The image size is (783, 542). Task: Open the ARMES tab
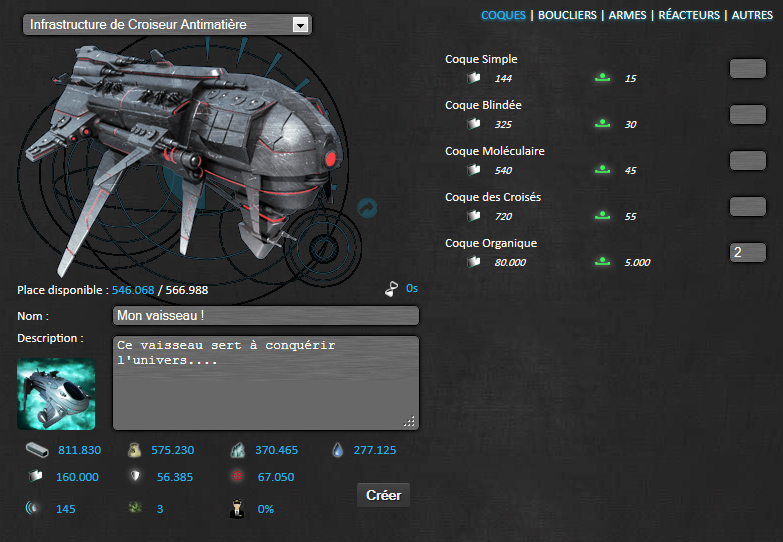[627, 16]
